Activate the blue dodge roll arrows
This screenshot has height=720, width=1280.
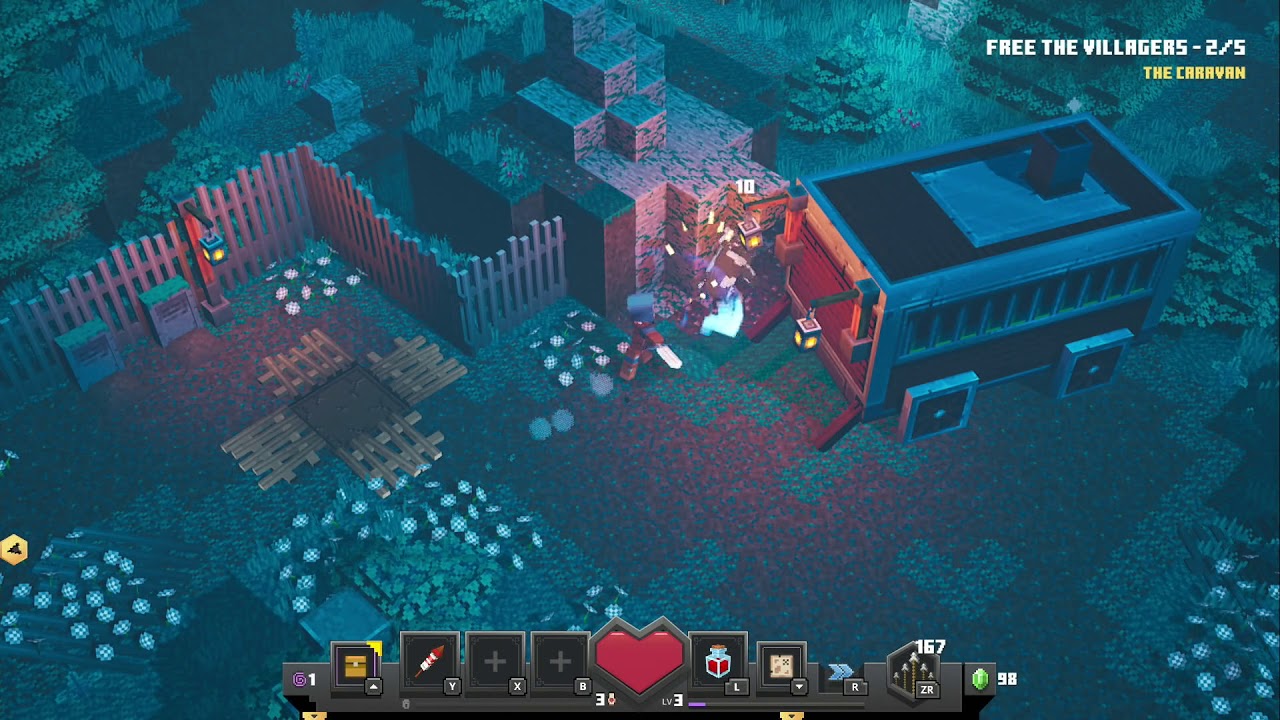coord(841,671)
